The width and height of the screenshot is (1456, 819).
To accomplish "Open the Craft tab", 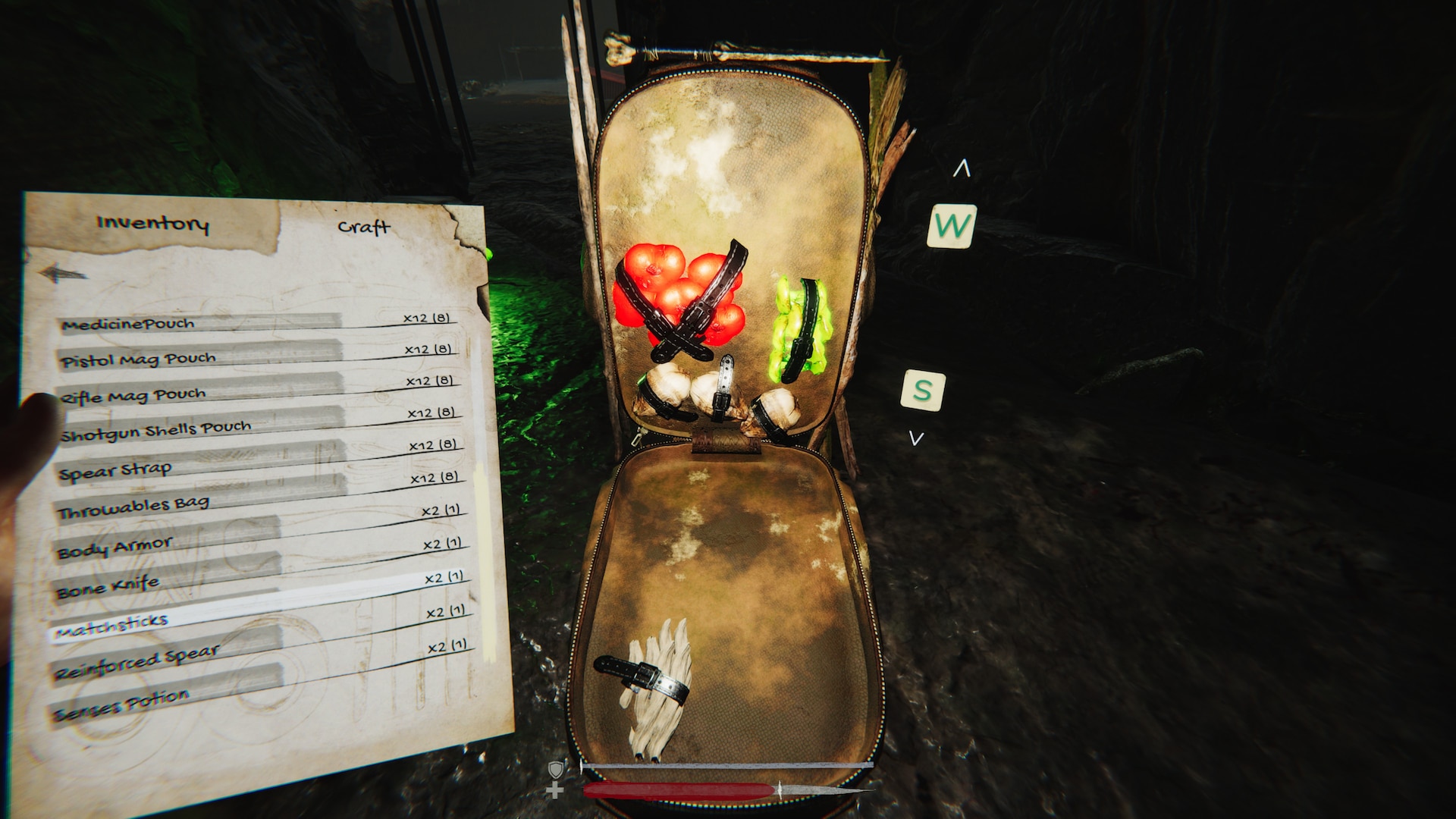I will 364,227.
